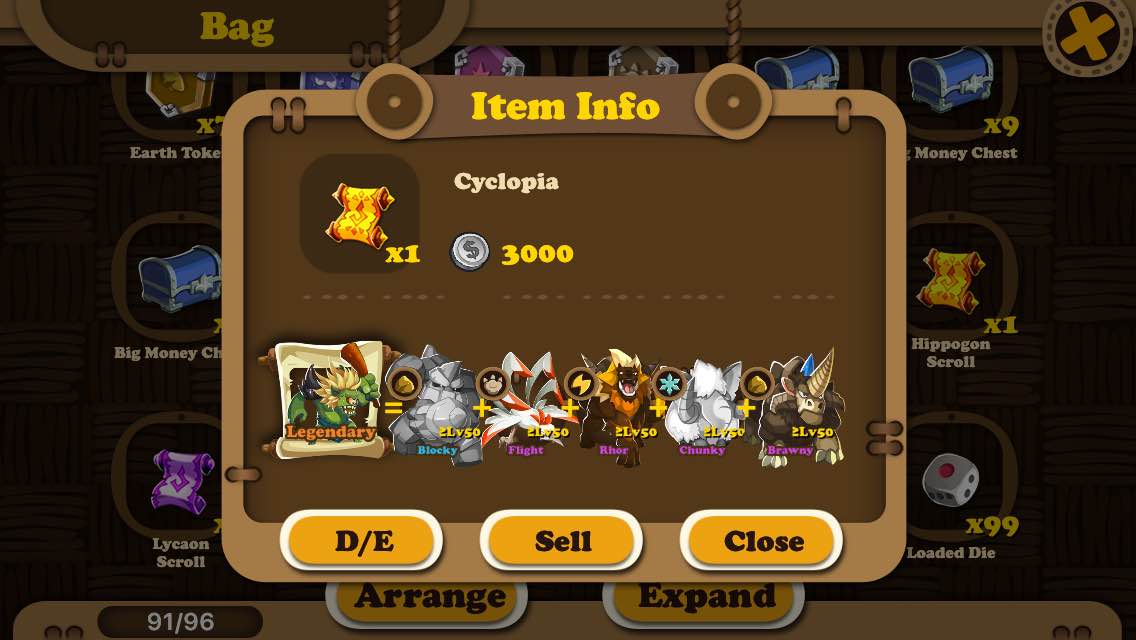The image size is (1136, 640).
Task: Close the Item Info dialog
Action: 762,541
